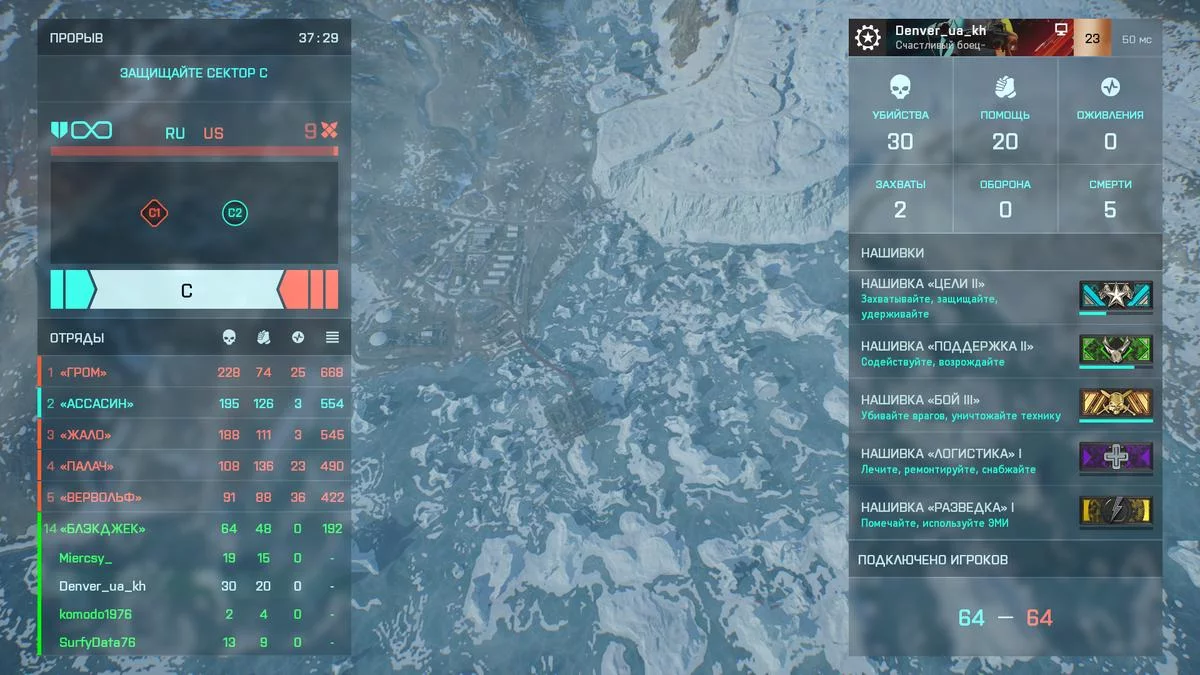Sort squads by the score list icon
1200x675 pixels.
coord(332,338)
